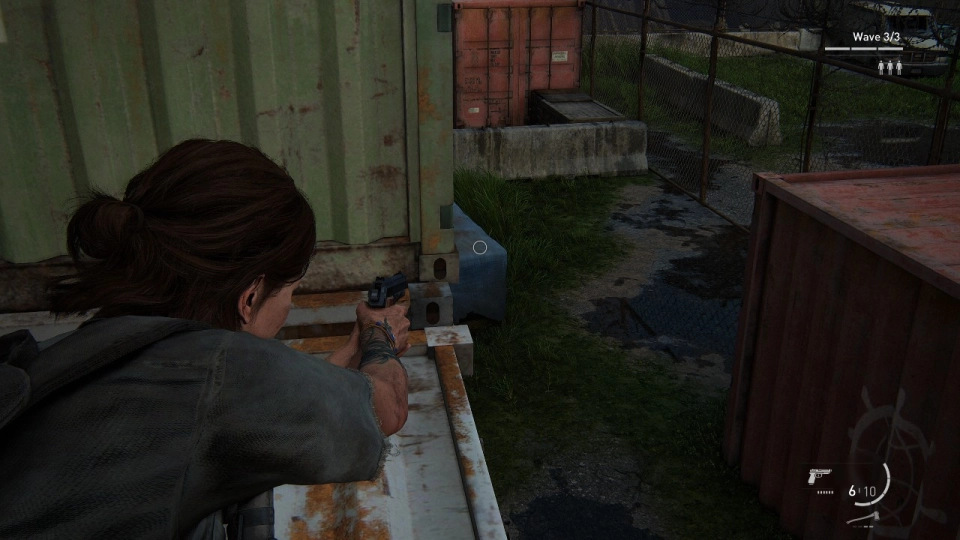Click the remaining enemies figures indicator
The height and width of the screenshot is (540, 960).
coord(889,66)
